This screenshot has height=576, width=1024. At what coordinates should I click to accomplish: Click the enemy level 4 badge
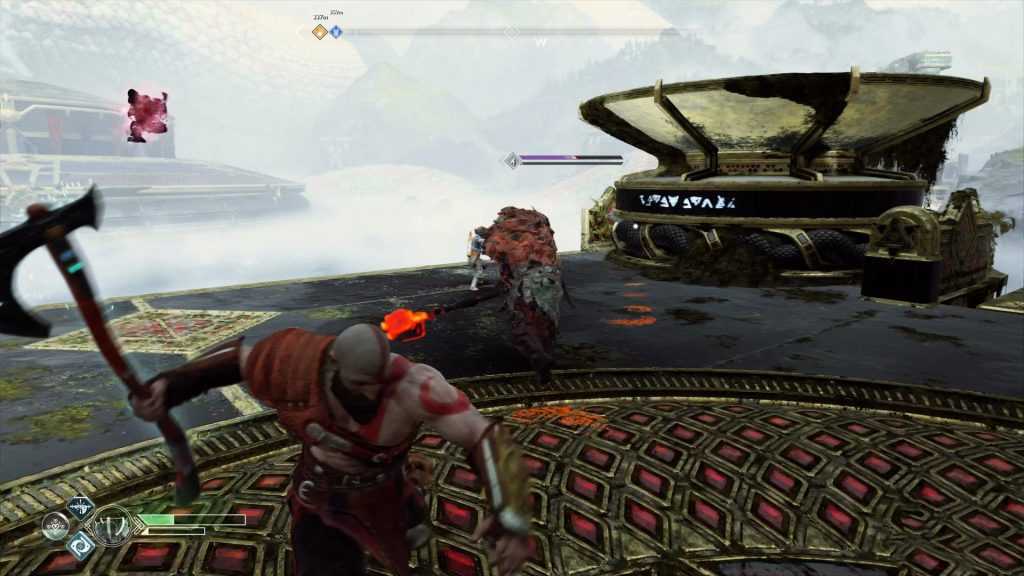pyautogui.click(x=513, y=160)
